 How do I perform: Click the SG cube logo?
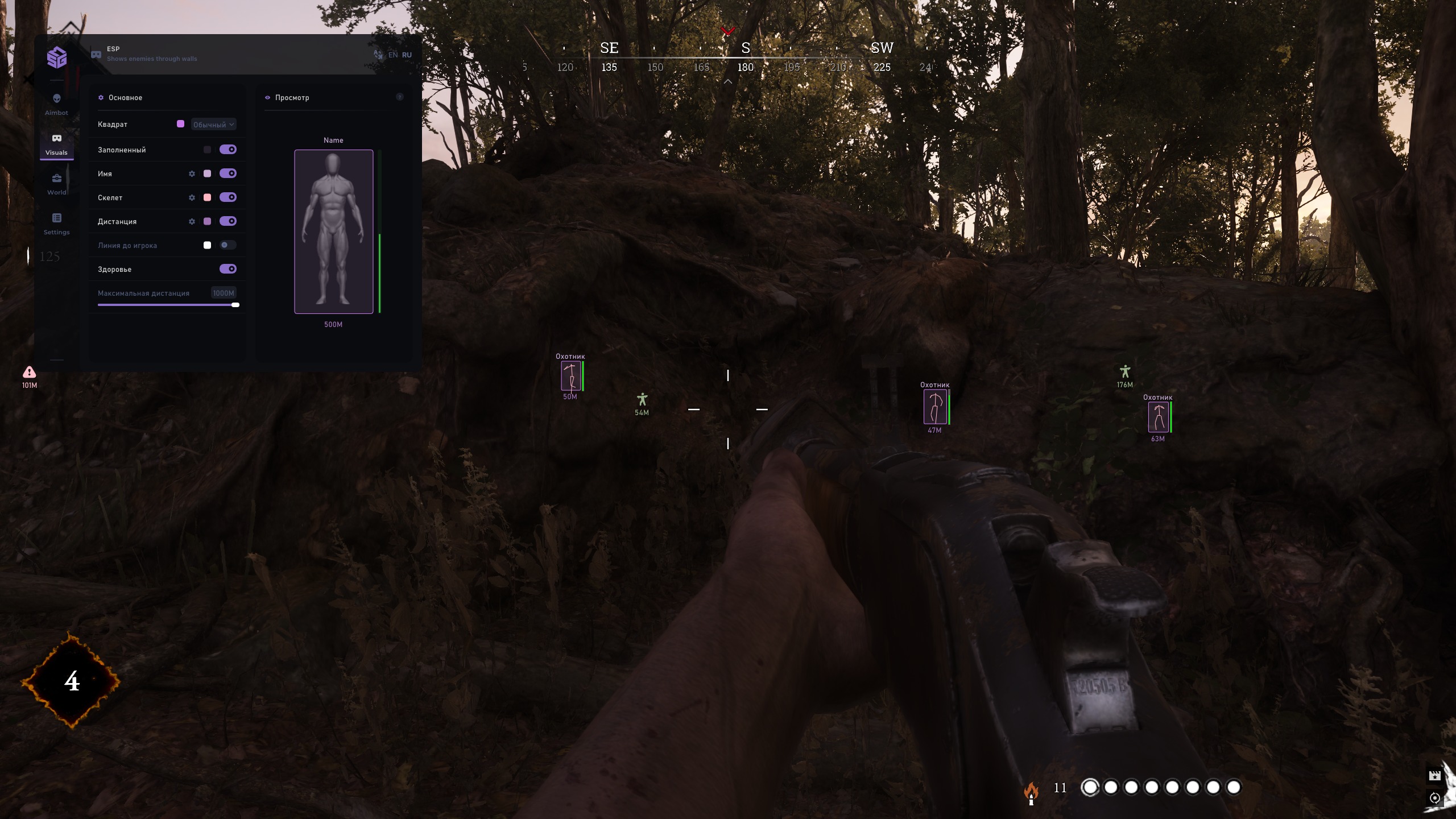tap(56, 57)
